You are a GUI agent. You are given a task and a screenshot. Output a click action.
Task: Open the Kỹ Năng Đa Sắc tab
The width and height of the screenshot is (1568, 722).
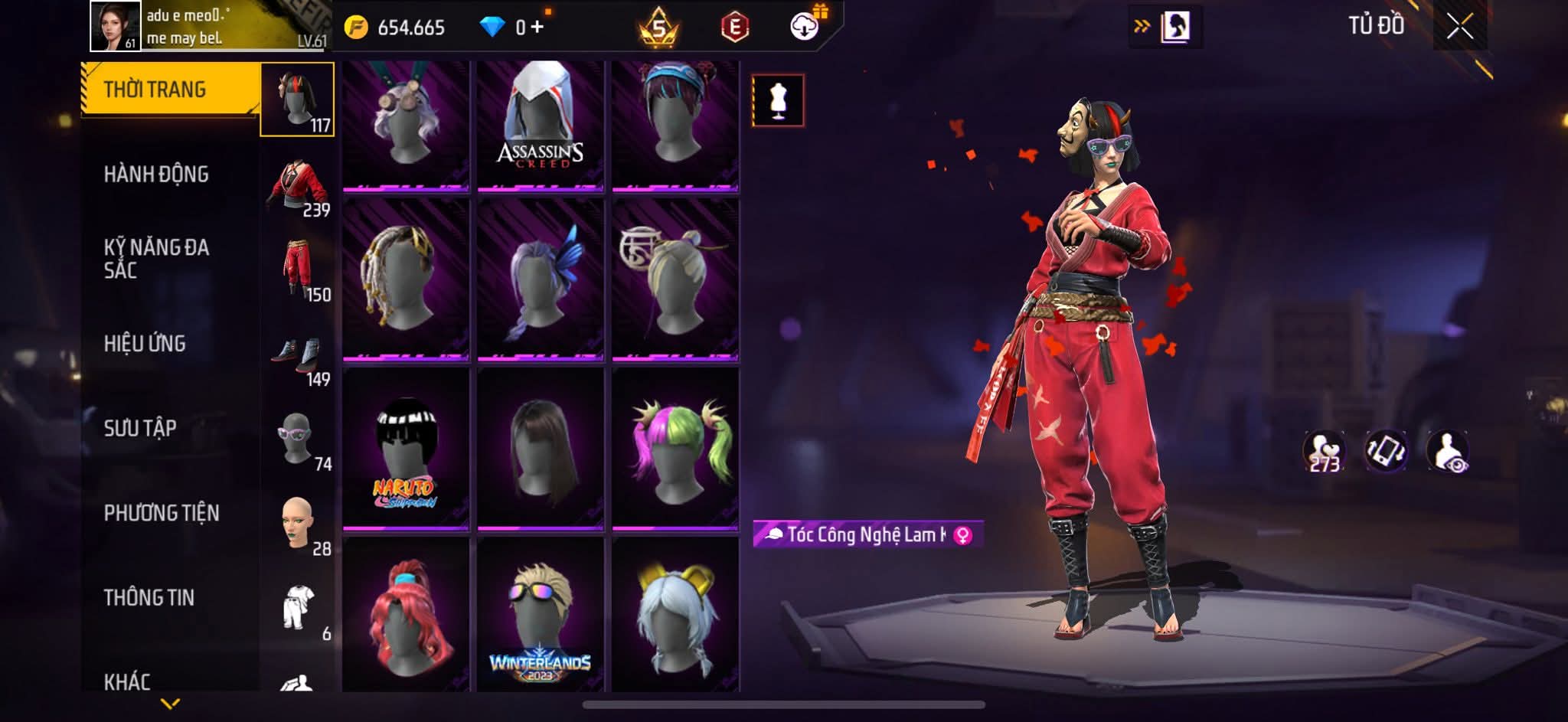[x=156, y=259]
